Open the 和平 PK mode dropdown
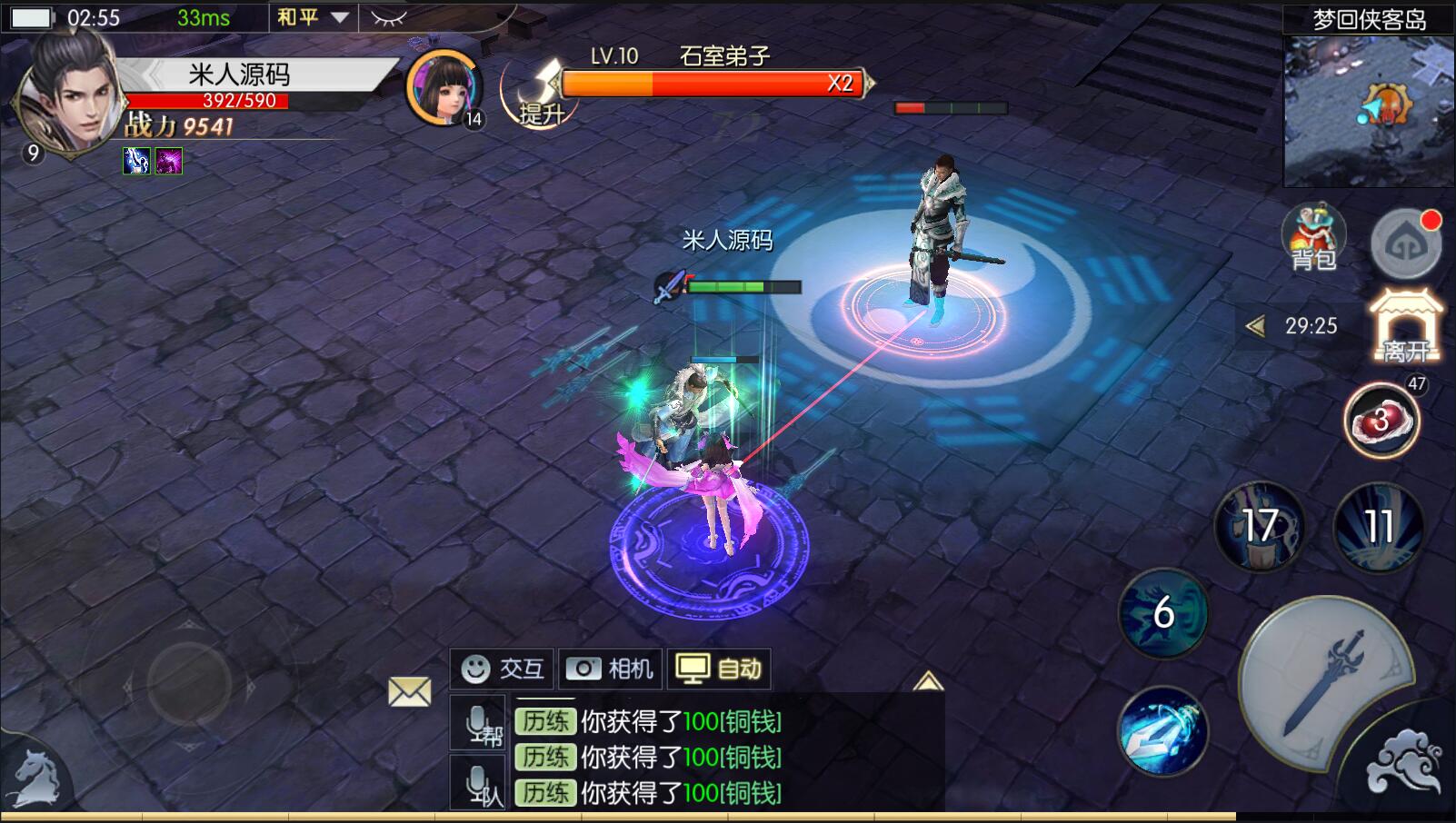Image resolution: width=1456 pixels, height=823 pixels. click(313, 17)
